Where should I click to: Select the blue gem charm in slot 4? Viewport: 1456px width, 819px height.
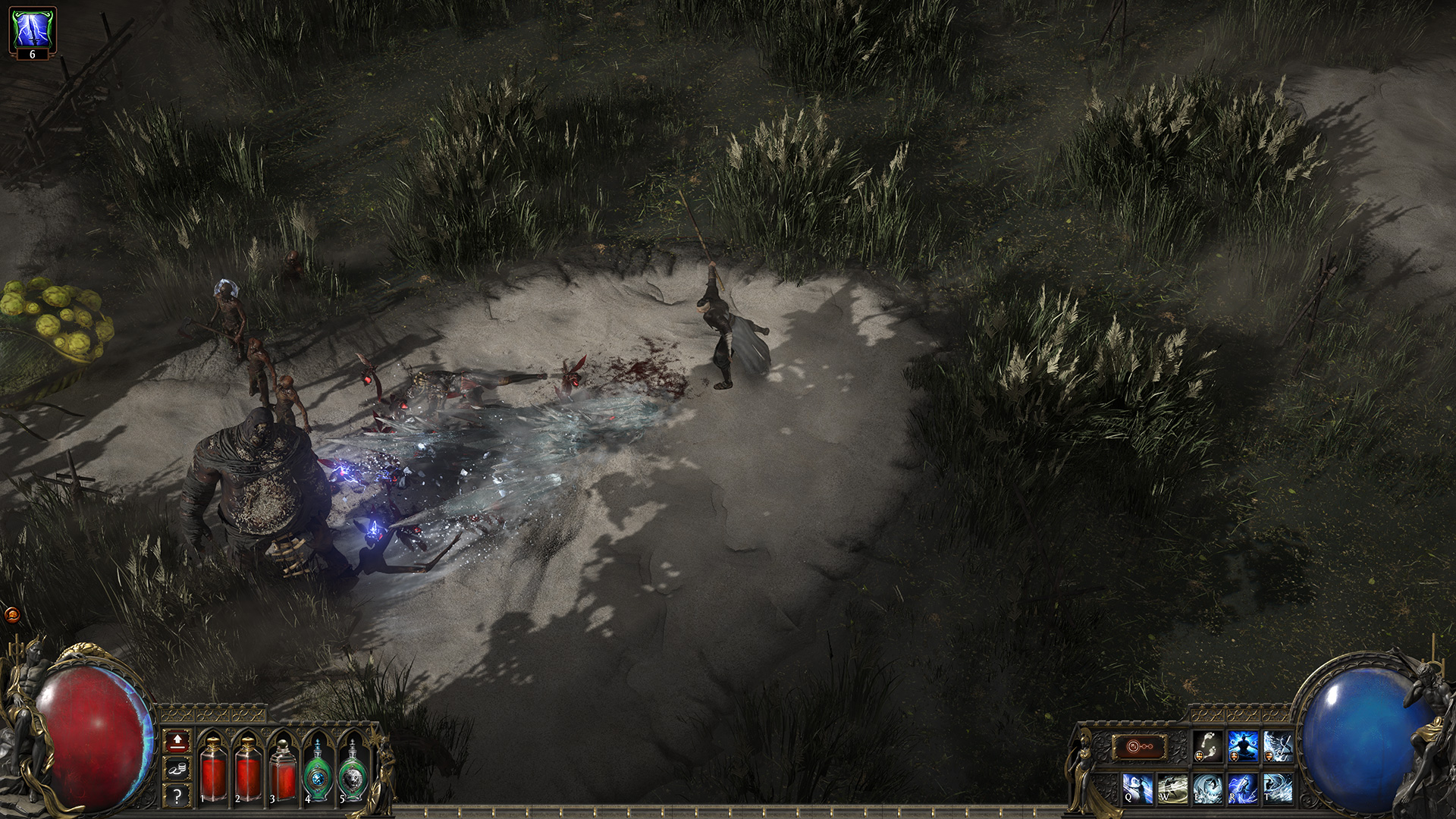tap(317, 774)
